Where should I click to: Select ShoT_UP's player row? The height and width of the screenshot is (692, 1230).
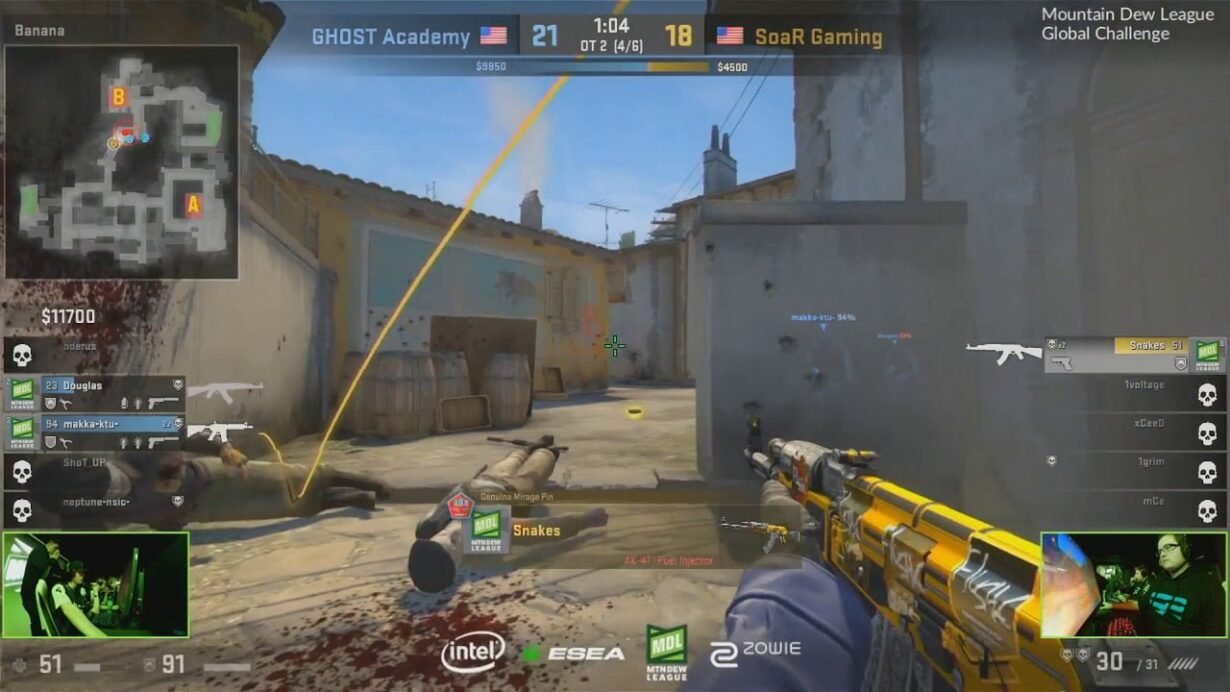pos(96,470)
